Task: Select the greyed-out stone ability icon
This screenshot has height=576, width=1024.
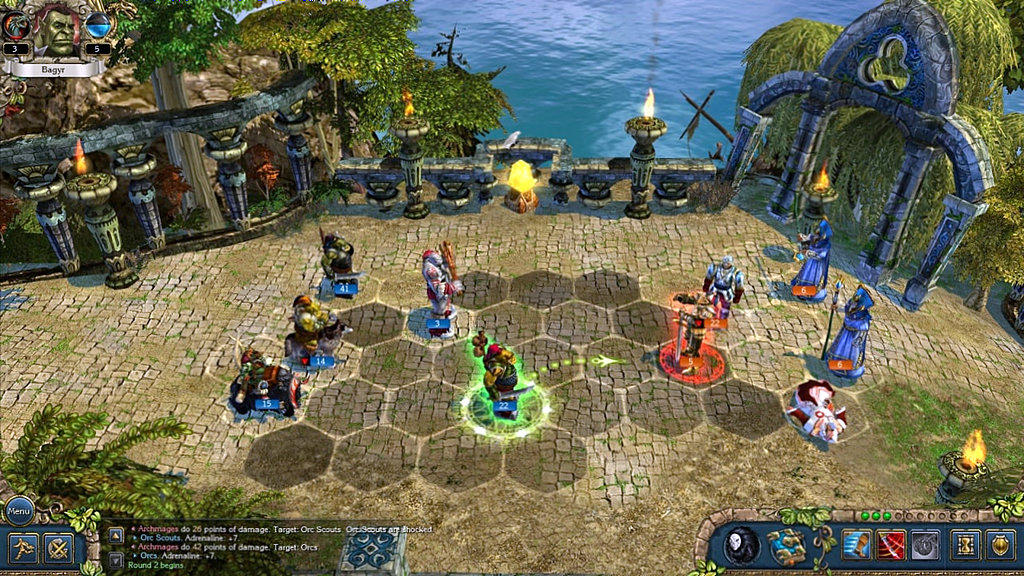Action: [925, 545]
